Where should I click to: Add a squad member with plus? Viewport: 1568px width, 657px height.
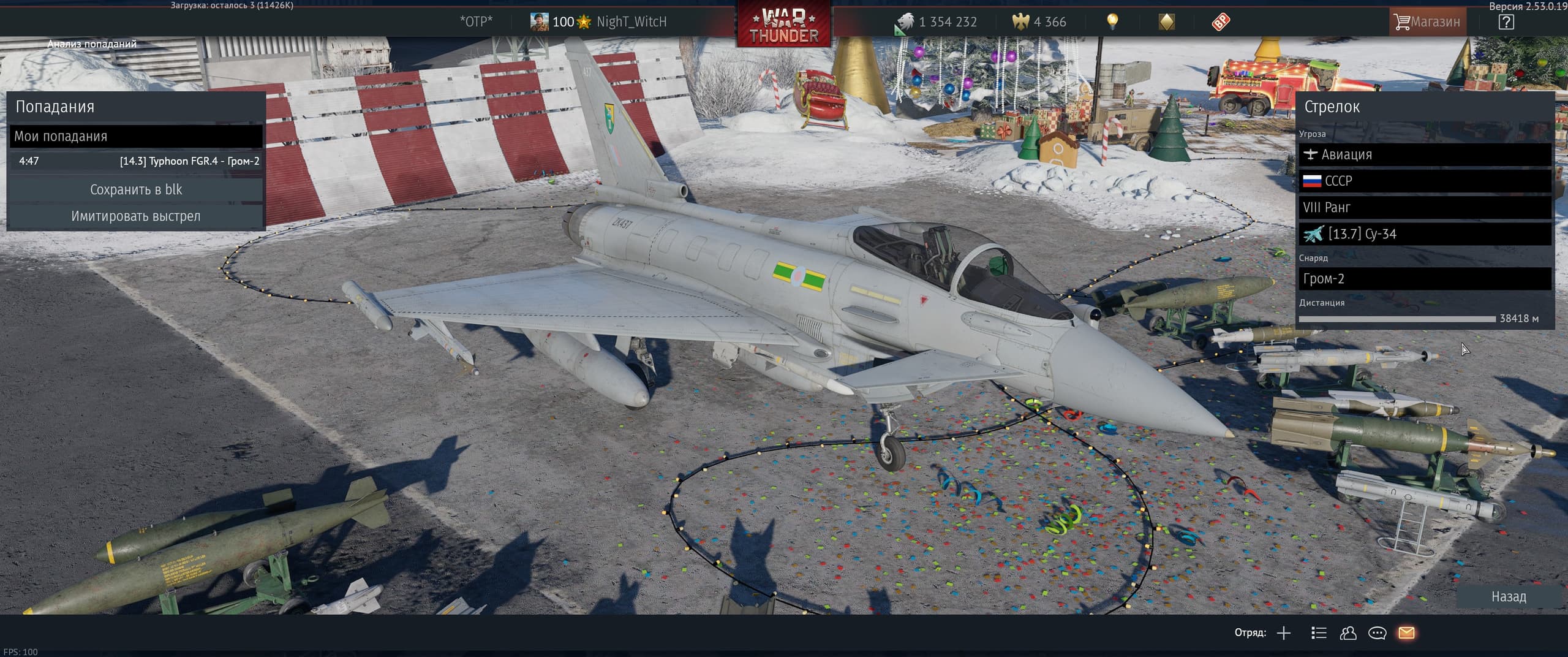[1284, 633]
